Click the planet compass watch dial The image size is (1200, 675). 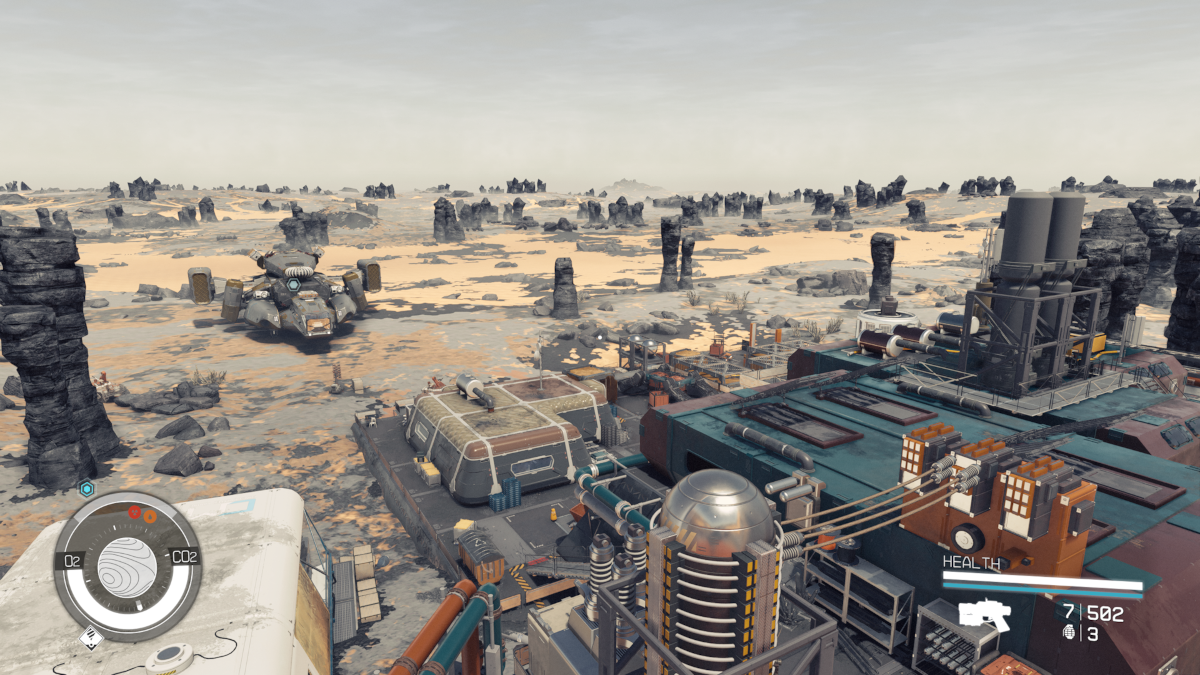pyautogui.click(x=127, y=566)
